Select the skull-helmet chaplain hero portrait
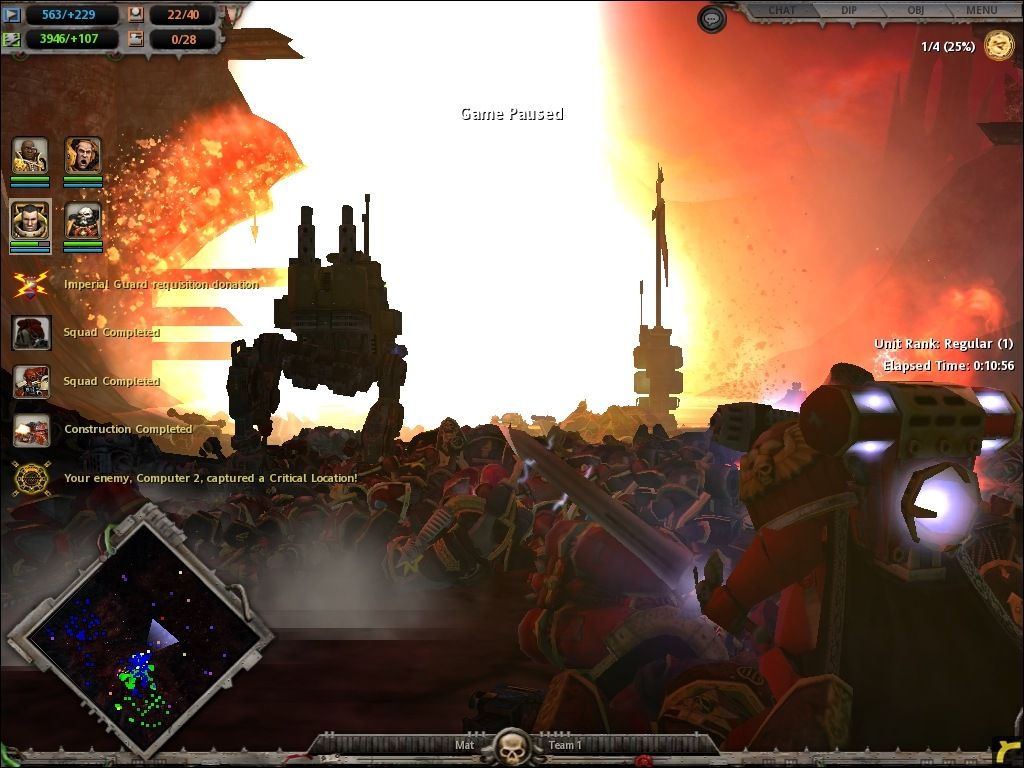The height and width of the screenshot is (768, 1024). [83, 221]
